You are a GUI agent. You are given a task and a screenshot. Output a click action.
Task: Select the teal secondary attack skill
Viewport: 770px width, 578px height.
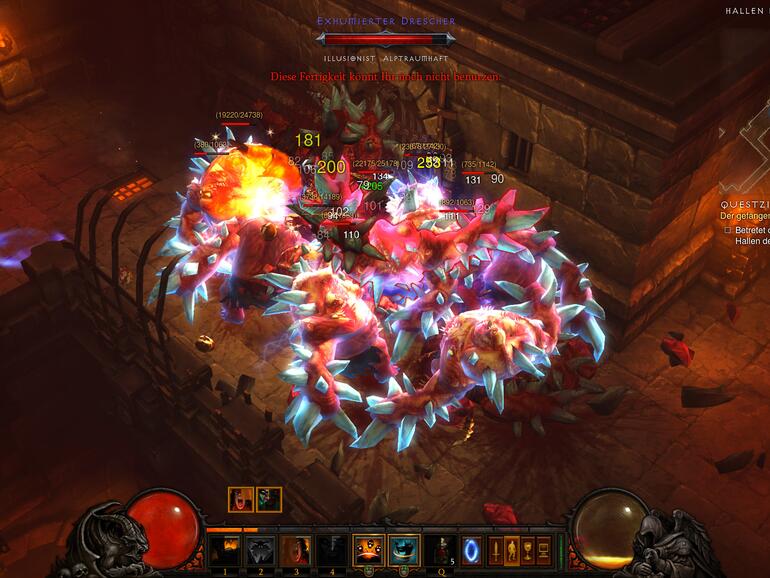(405, 550)
